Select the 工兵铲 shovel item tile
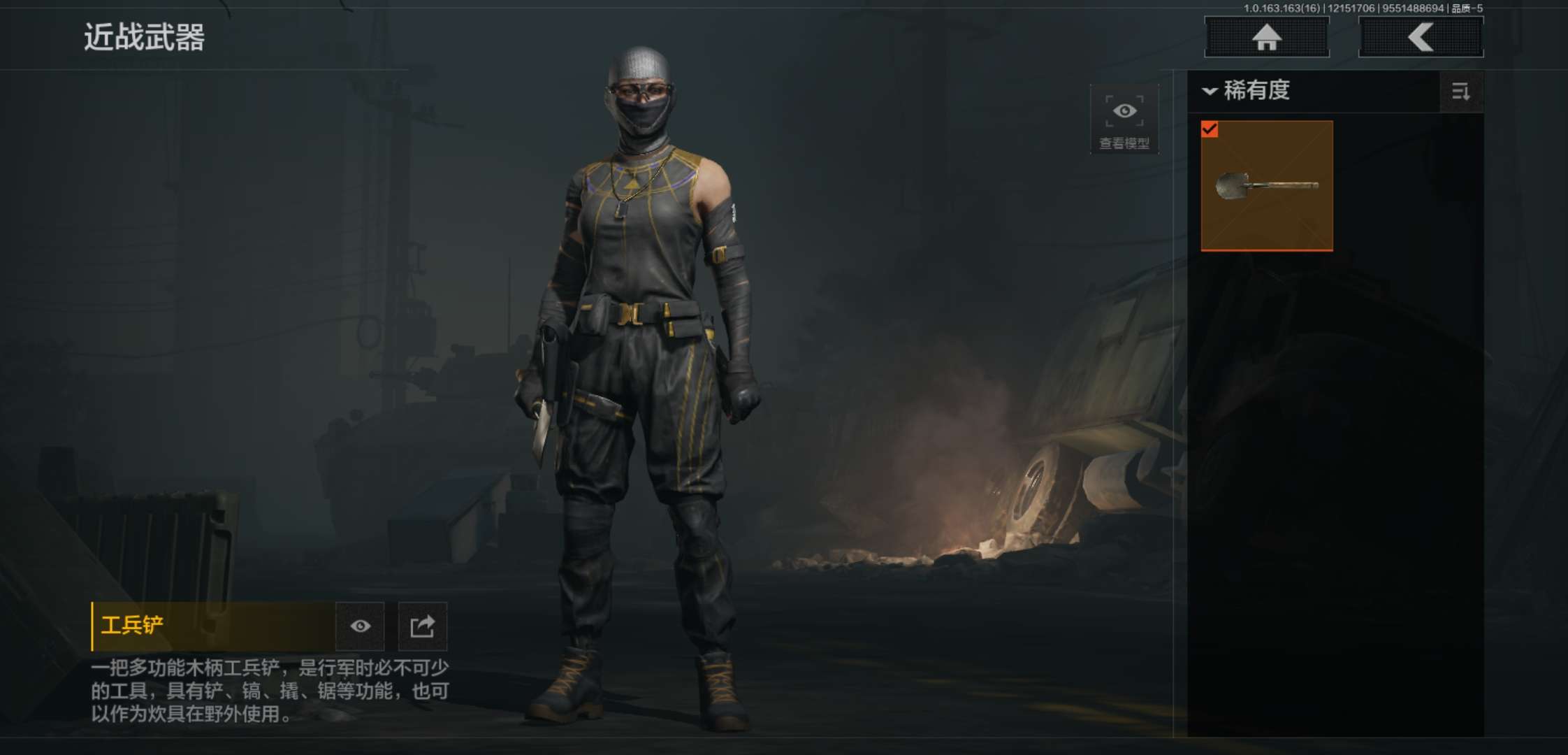 (1266, 185)
